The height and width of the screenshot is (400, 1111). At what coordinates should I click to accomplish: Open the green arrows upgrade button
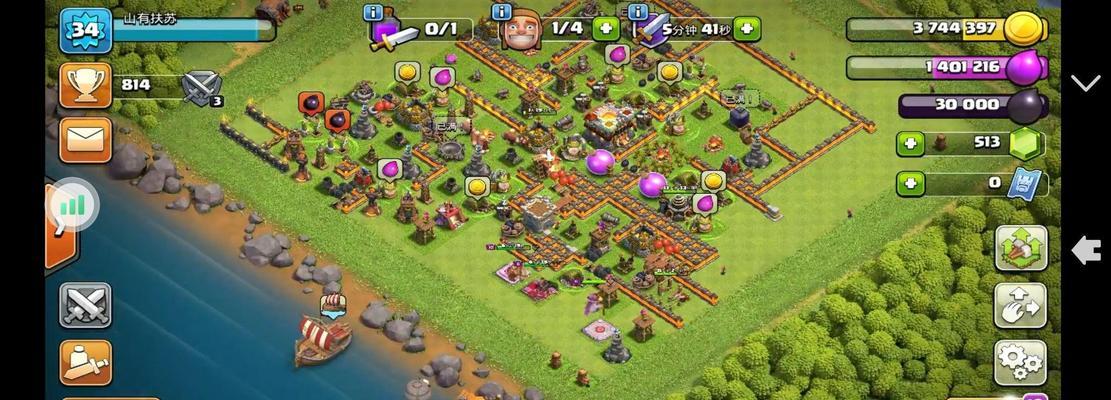[1020, 248]
